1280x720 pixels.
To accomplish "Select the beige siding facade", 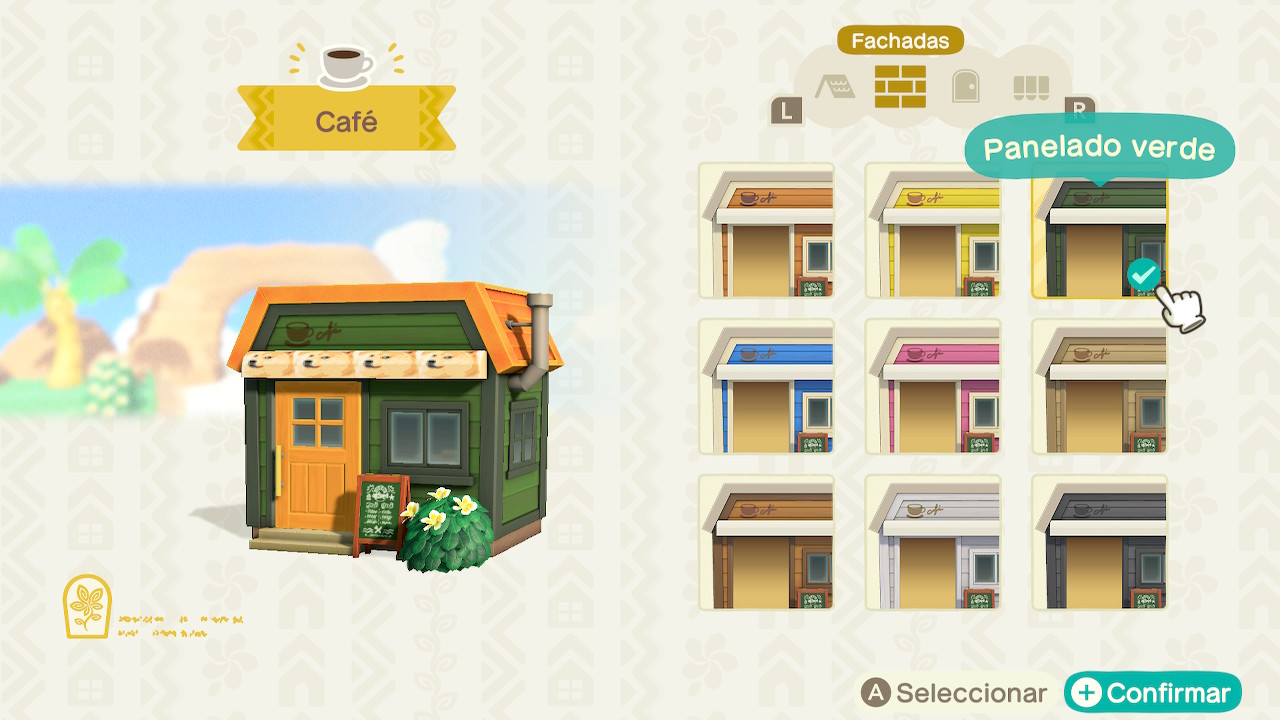I will (x=1099, y=387).
